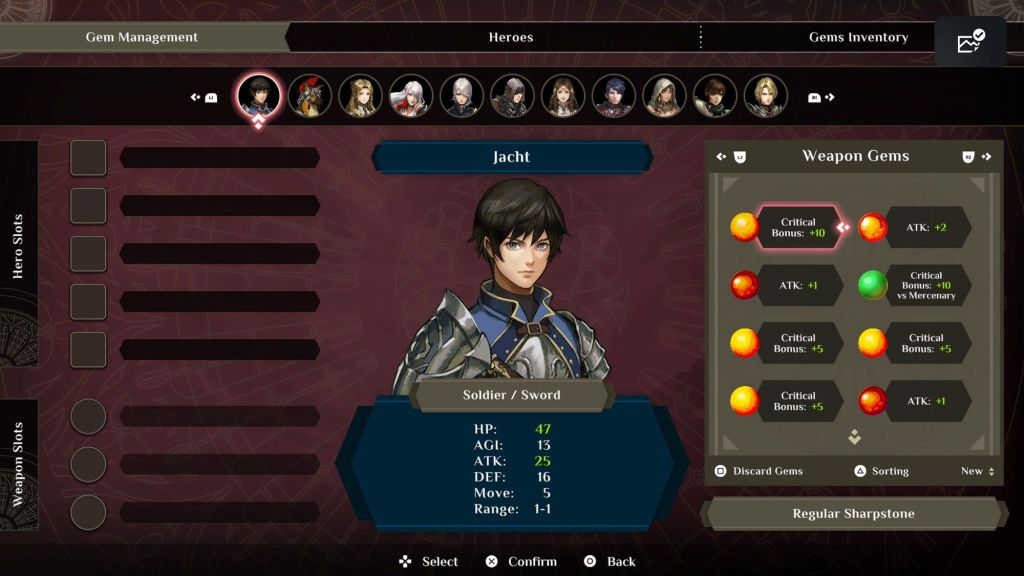Select the Gem Management tab
Viewport: 1024px width, 576px height.
point(142,37)
